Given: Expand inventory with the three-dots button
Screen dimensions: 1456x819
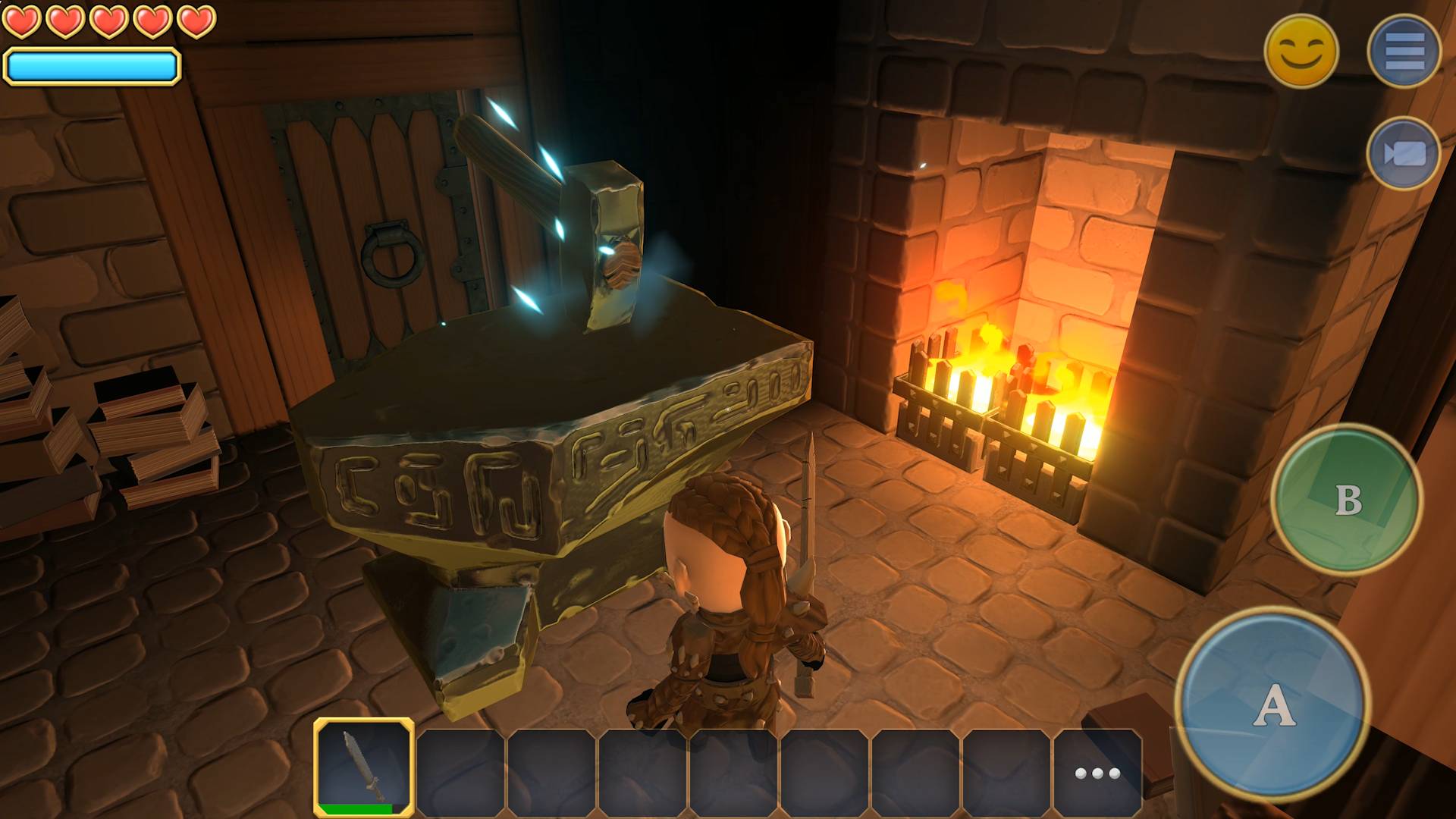Looking at the screenshot, I should click(1097, 773).
